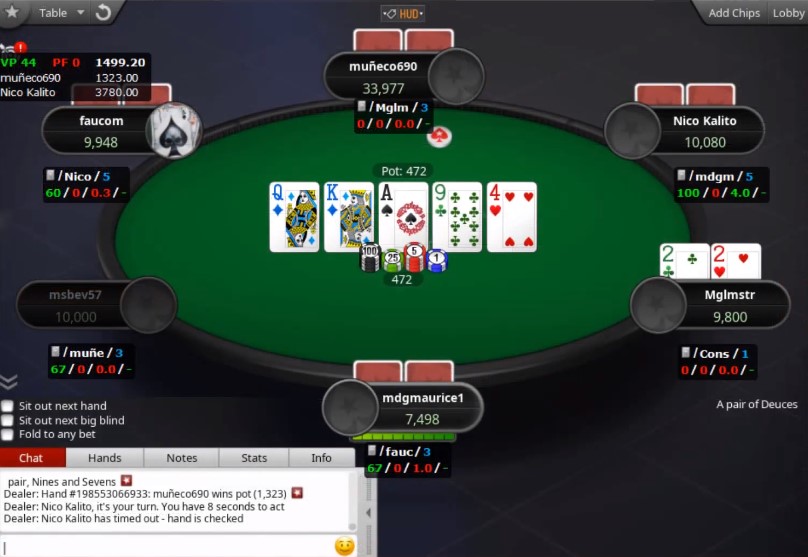View the Stats tab
This screenshot has width=808, height=557.
point(254,458)
